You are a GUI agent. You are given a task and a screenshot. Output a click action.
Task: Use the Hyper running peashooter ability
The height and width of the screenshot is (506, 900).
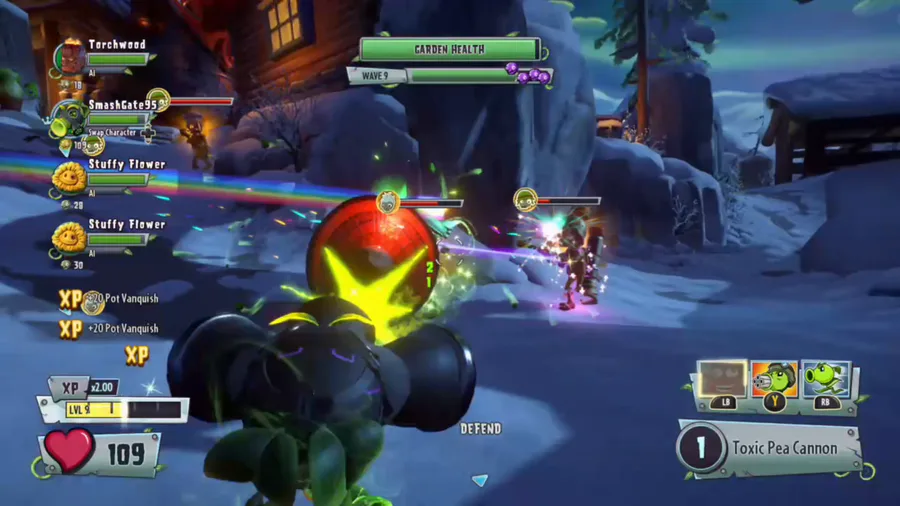[826, 380]
